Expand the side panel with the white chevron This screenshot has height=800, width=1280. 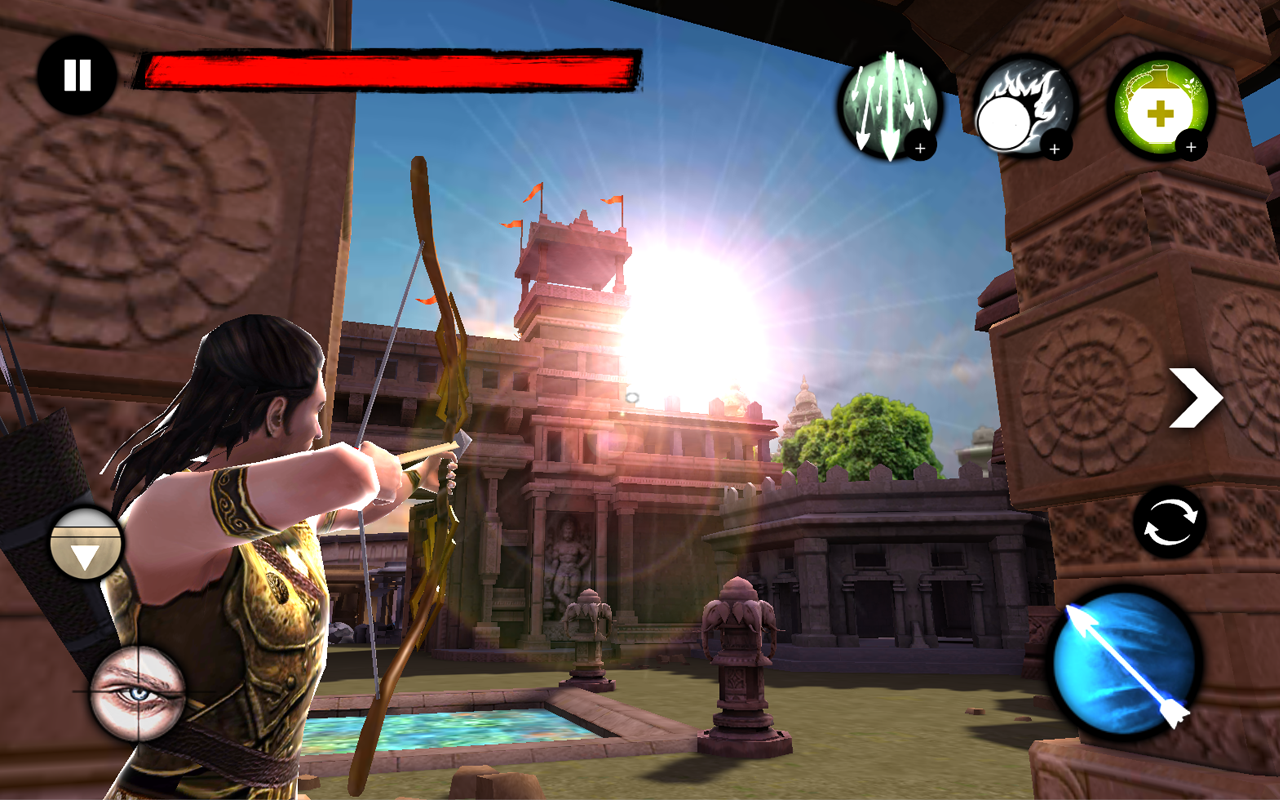1197,397
